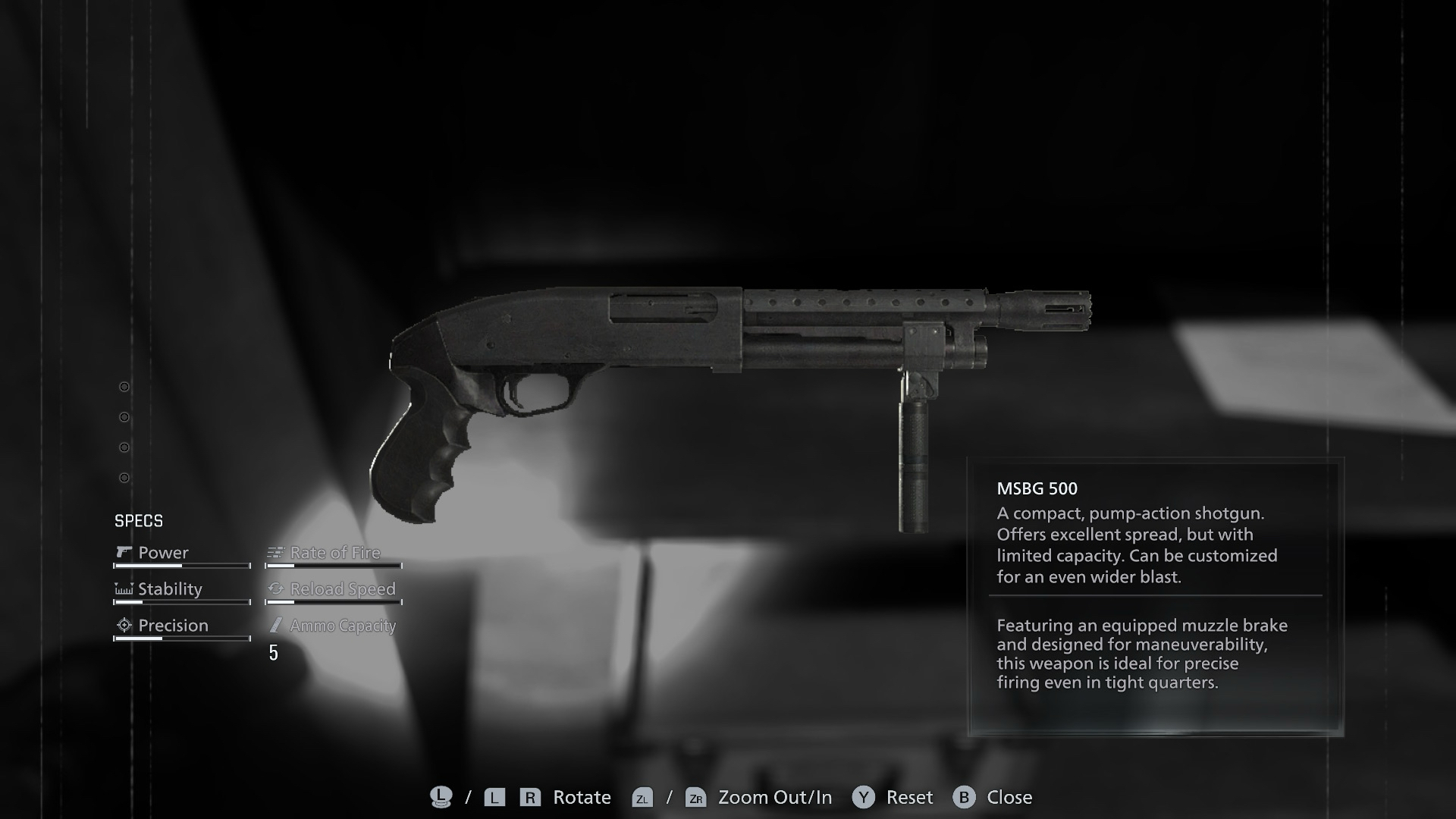Reset the weapon model view
Viewport: 1456px width, 819px height.
893,797
